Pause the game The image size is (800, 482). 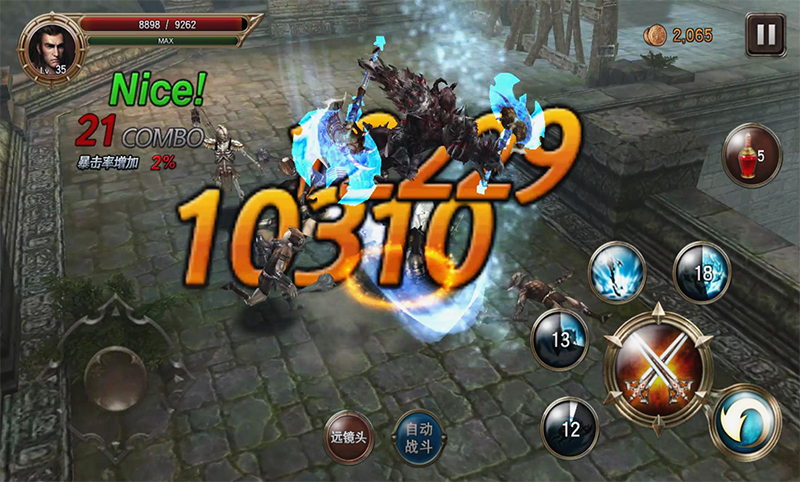pos(765,36)
